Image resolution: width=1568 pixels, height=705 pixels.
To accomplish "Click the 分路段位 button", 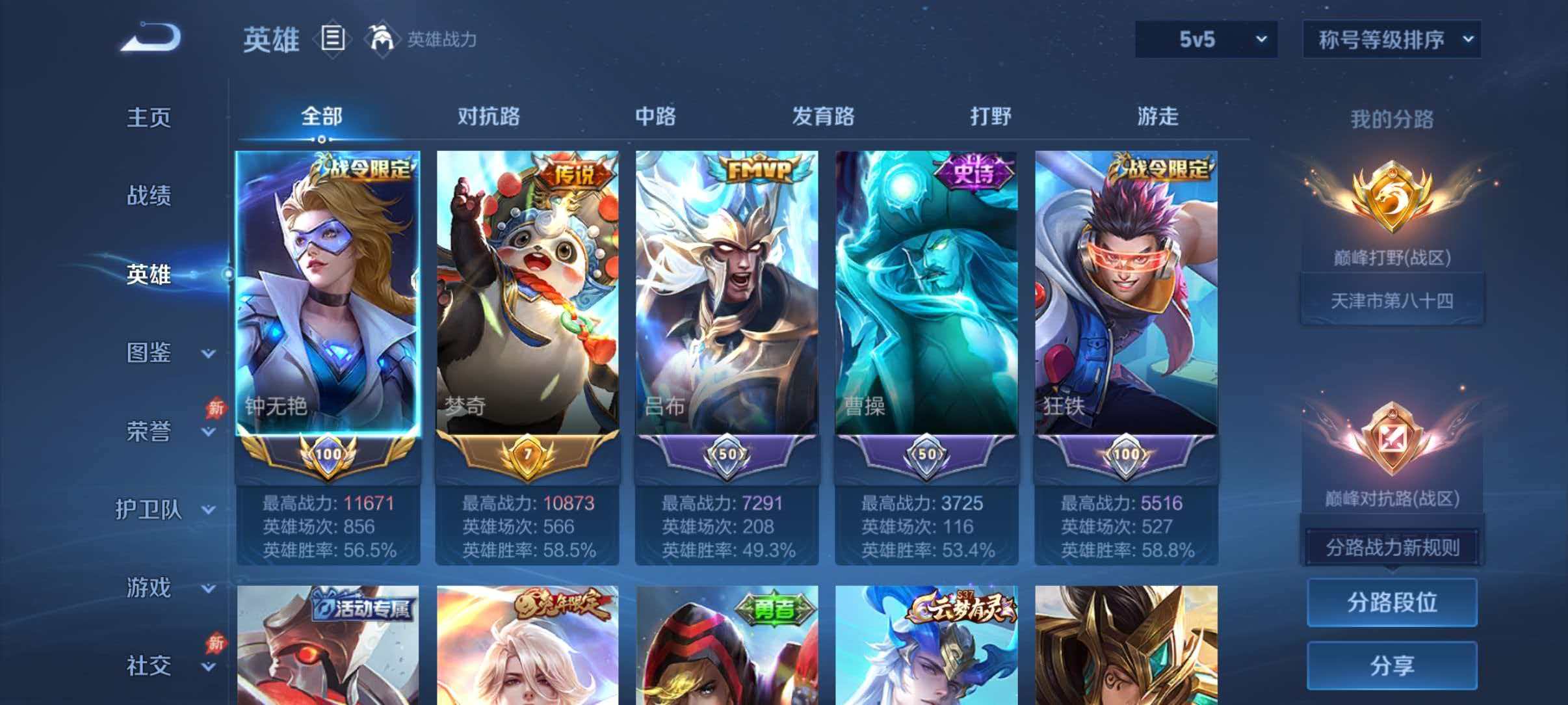I will [x=1391, y=602].
